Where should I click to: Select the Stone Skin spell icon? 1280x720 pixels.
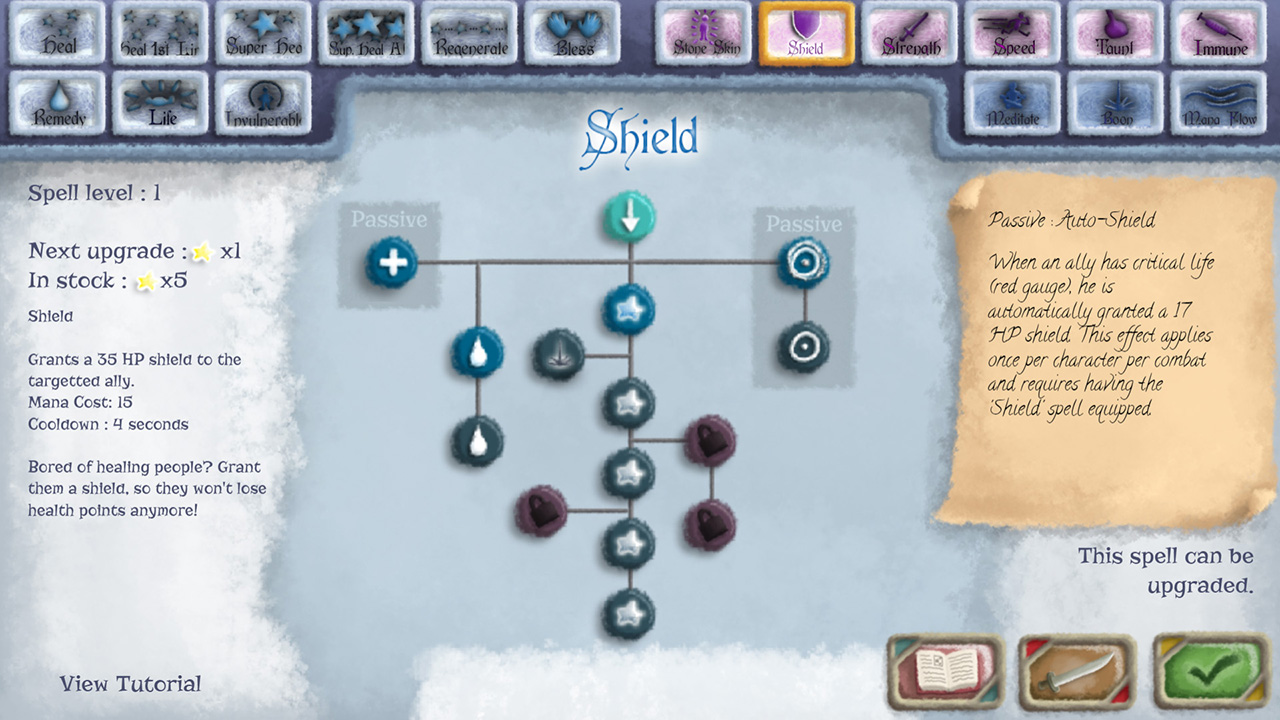coord(702,32)
